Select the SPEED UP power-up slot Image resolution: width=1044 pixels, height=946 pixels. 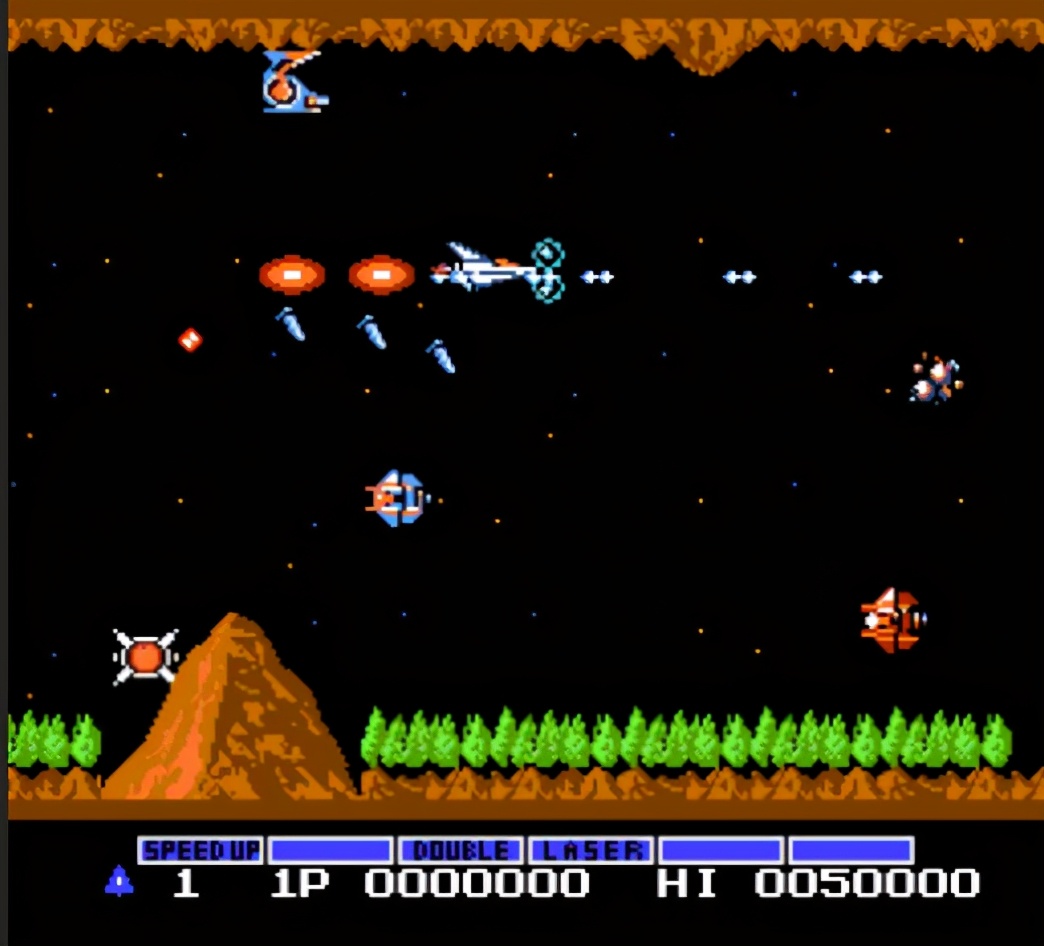tap(200, 851)
